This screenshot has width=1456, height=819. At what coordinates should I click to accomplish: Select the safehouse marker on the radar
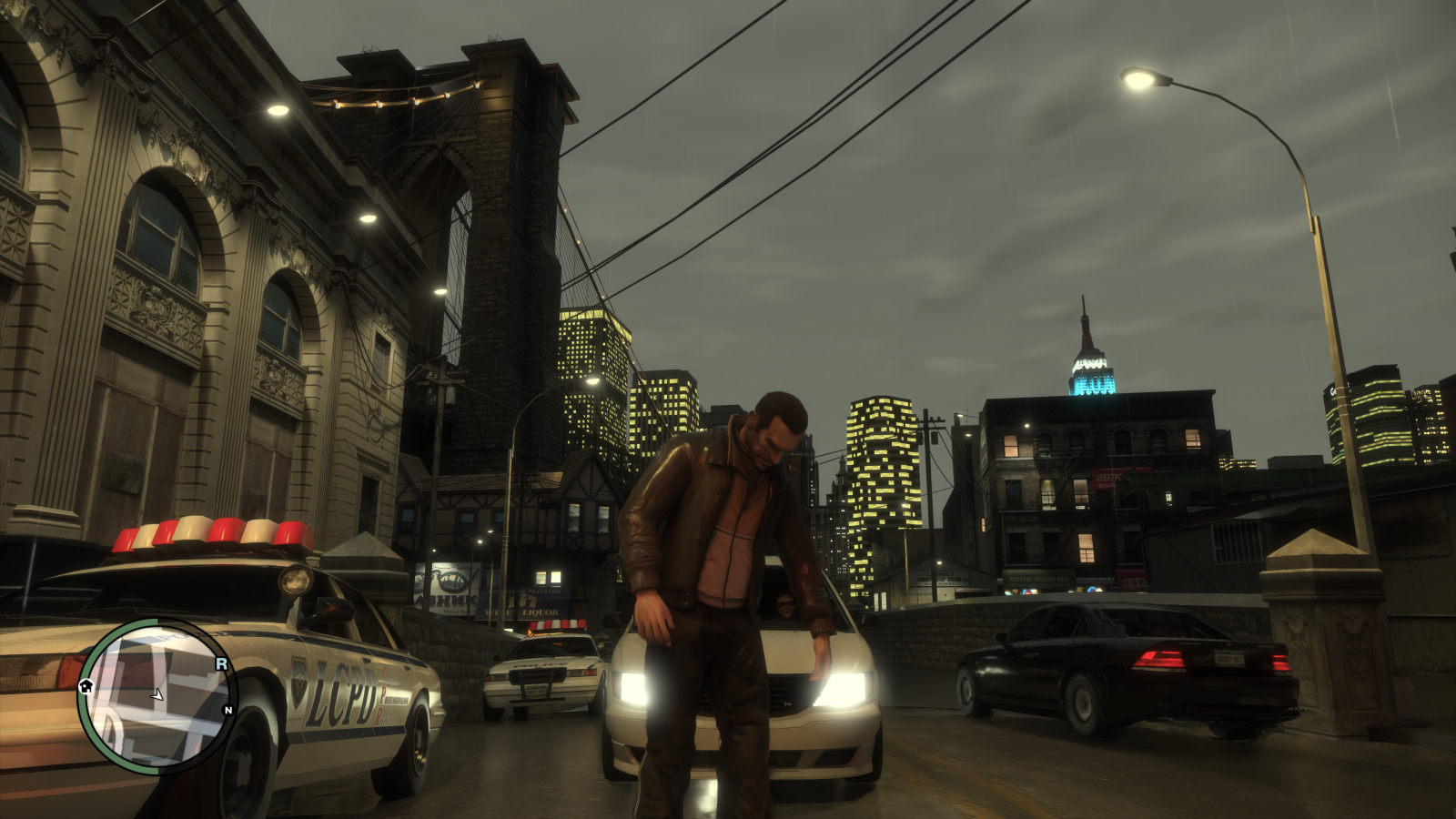(x=86, y=685)
